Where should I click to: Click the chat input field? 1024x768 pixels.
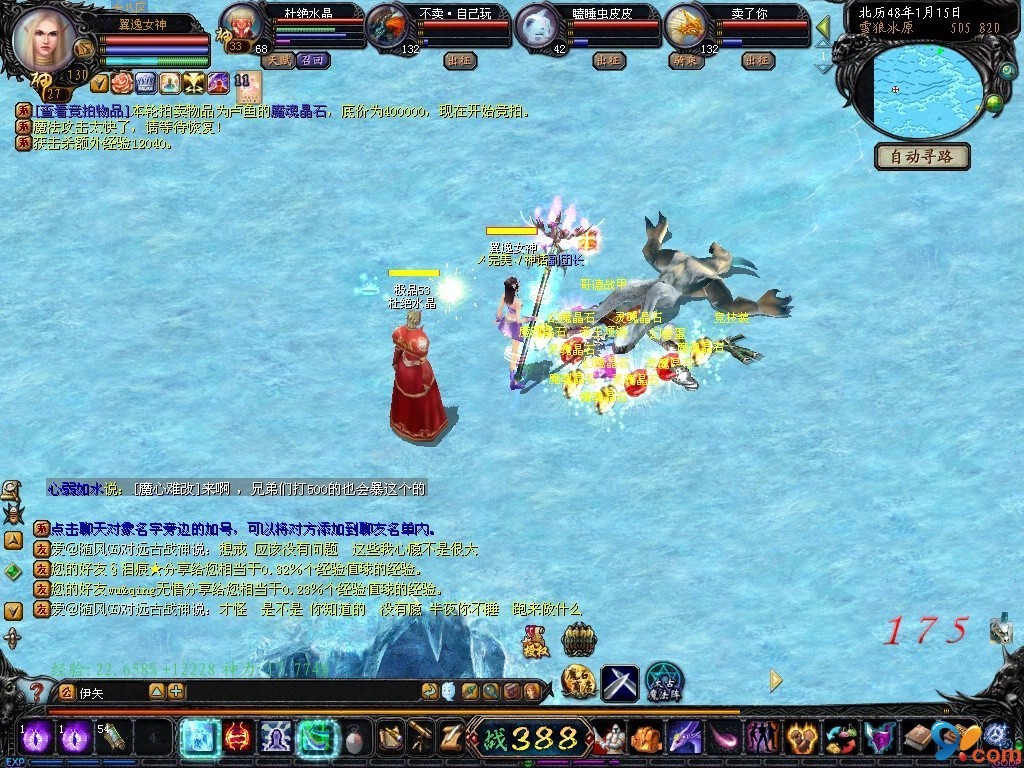110,692
